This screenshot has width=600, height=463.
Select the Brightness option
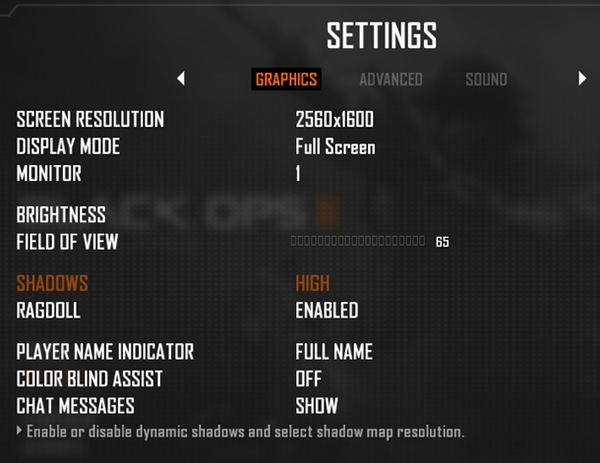point(61,214)
